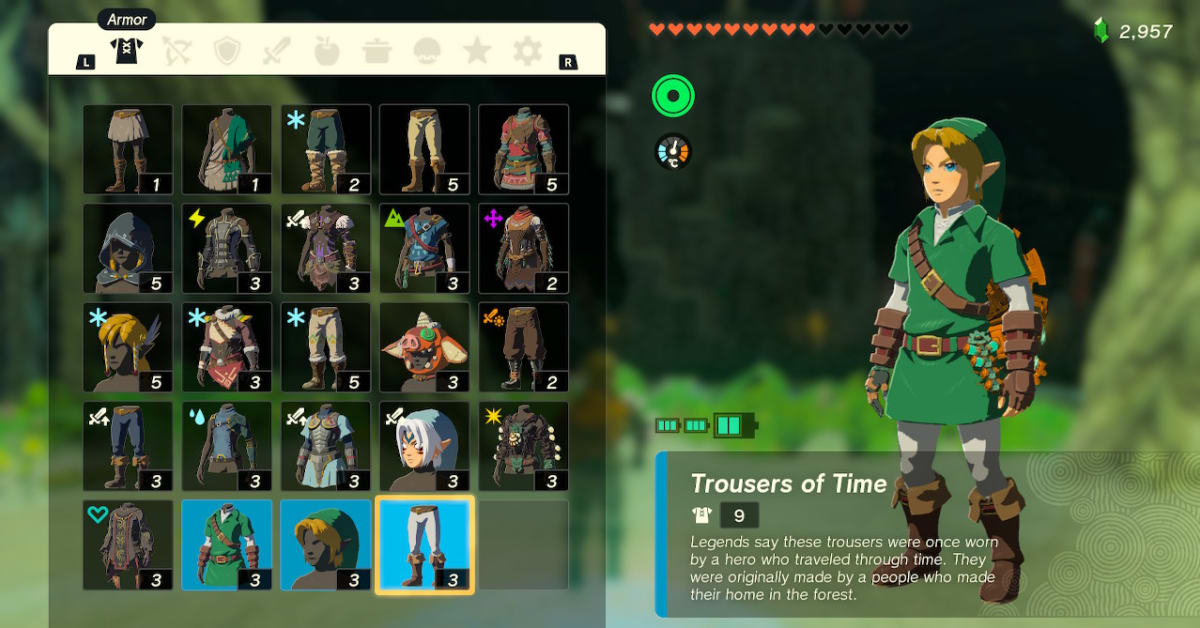Viewport: 1200px width, 628px height.
Task: Show the cooking pot Food tab
Action: pyautogui.click(x=377, y=50)
